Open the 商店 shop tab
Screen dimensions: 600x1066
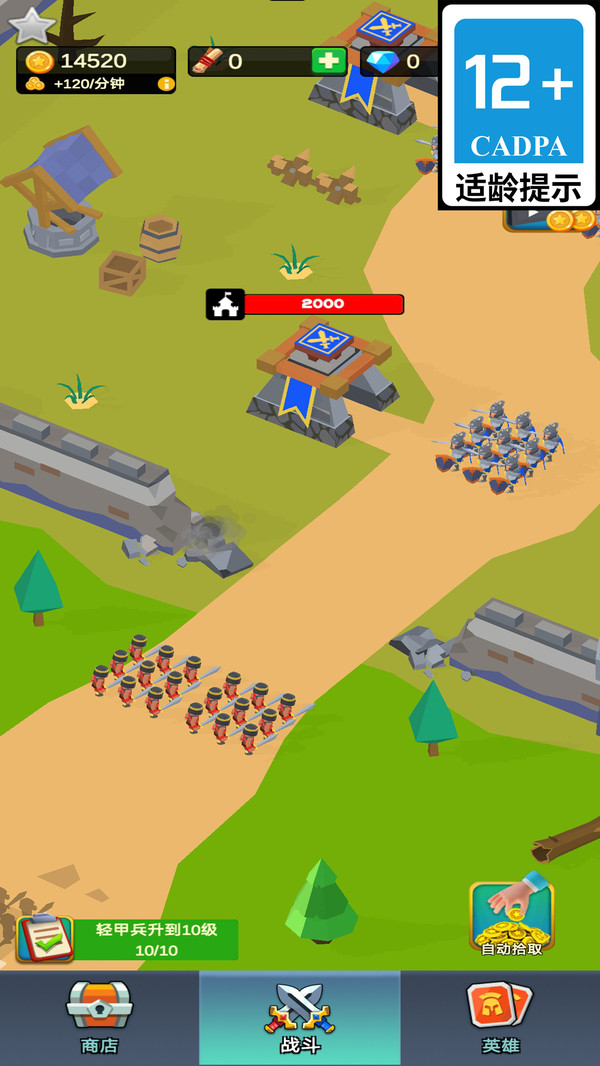[x=99, y=1017]
